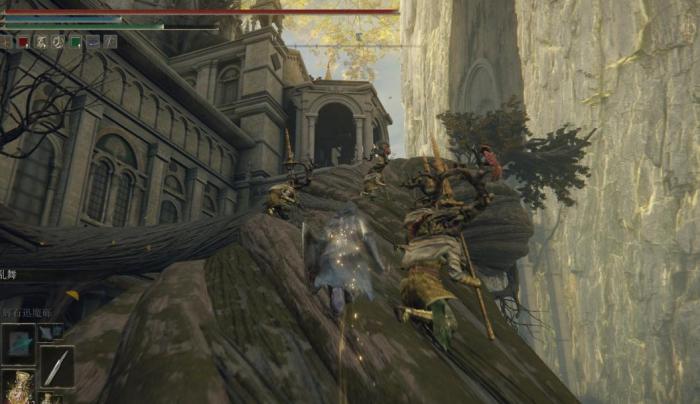The height and width of the screenshot is (404, 700).
Task: Select the glowing blue spell slot
Action: point(18,343)
